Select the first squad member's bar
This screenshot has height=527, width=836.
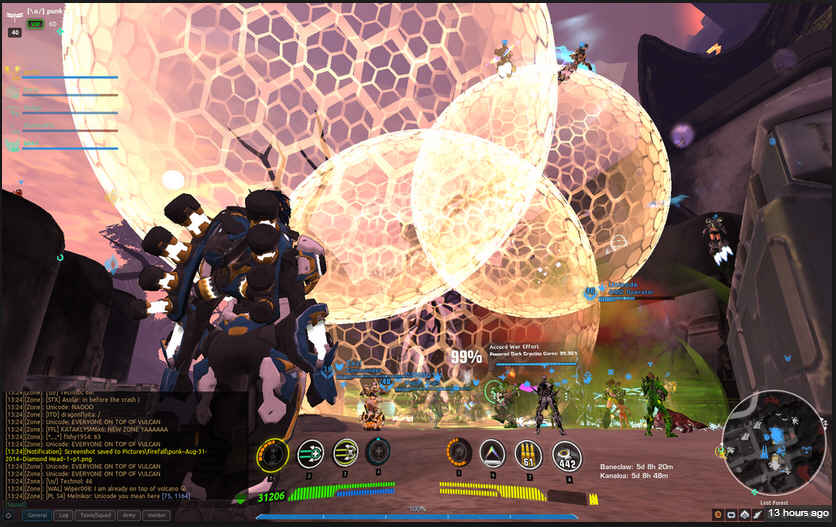tap(70, 77)
